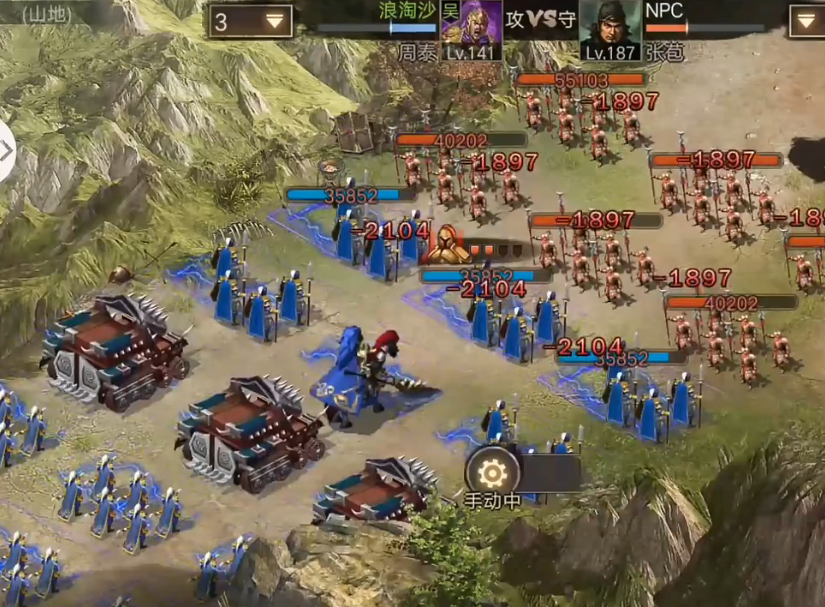This screenshot has width=825, height=607.
Task: Tap defender Zhang Bao's Lv.187 portrait
Action: (610, 29)
